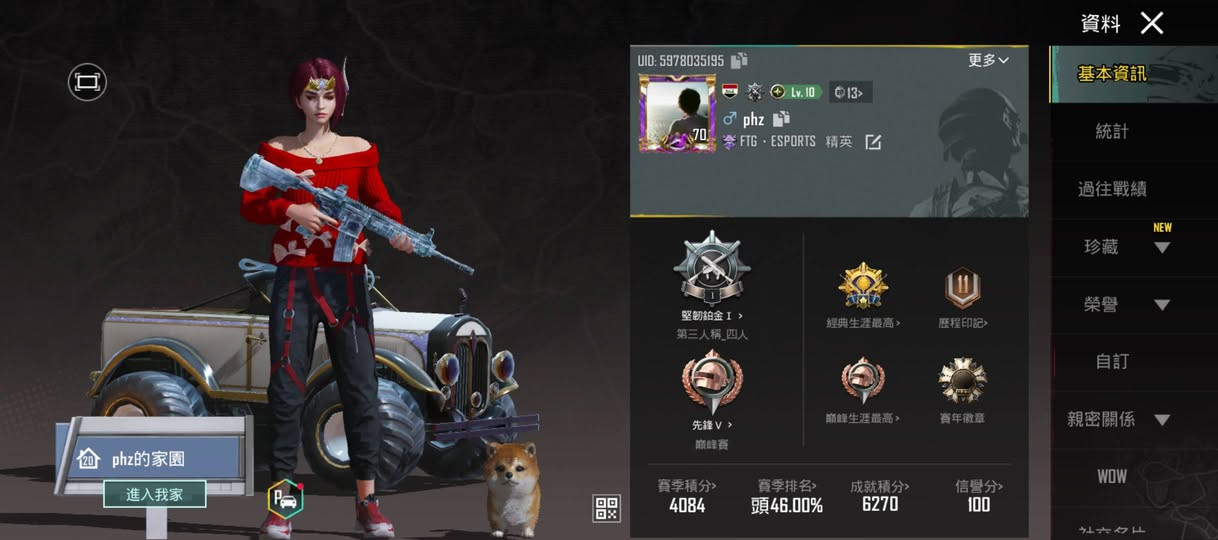The height and width of the screenshot is (540, 1218).
Task: Open the 歷程印記 journey mark badge
Action: pos(963,288)
